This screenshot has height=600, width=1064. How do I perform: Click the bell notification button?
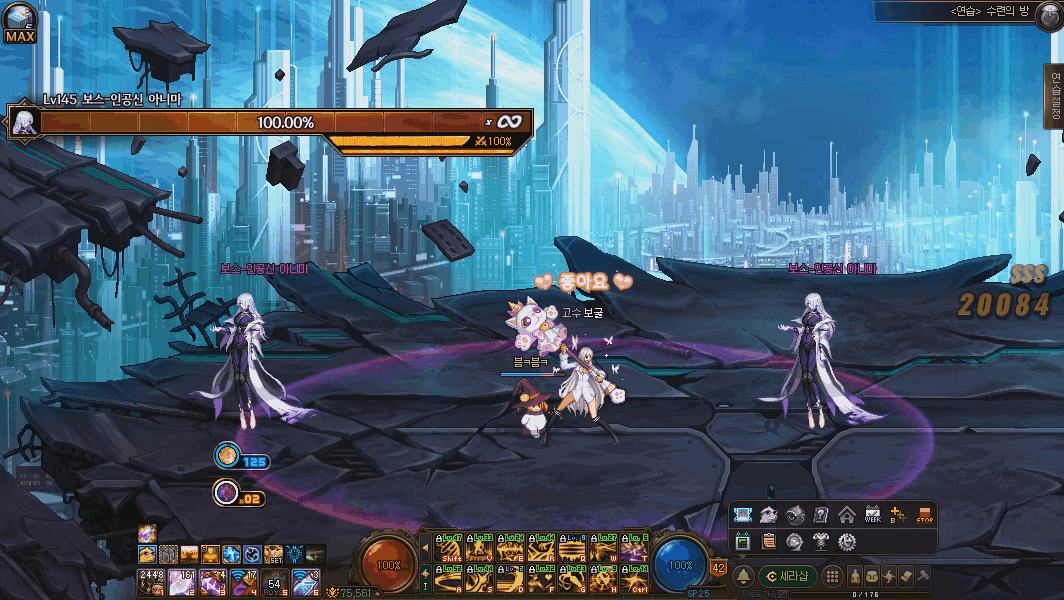click(743, 576)
